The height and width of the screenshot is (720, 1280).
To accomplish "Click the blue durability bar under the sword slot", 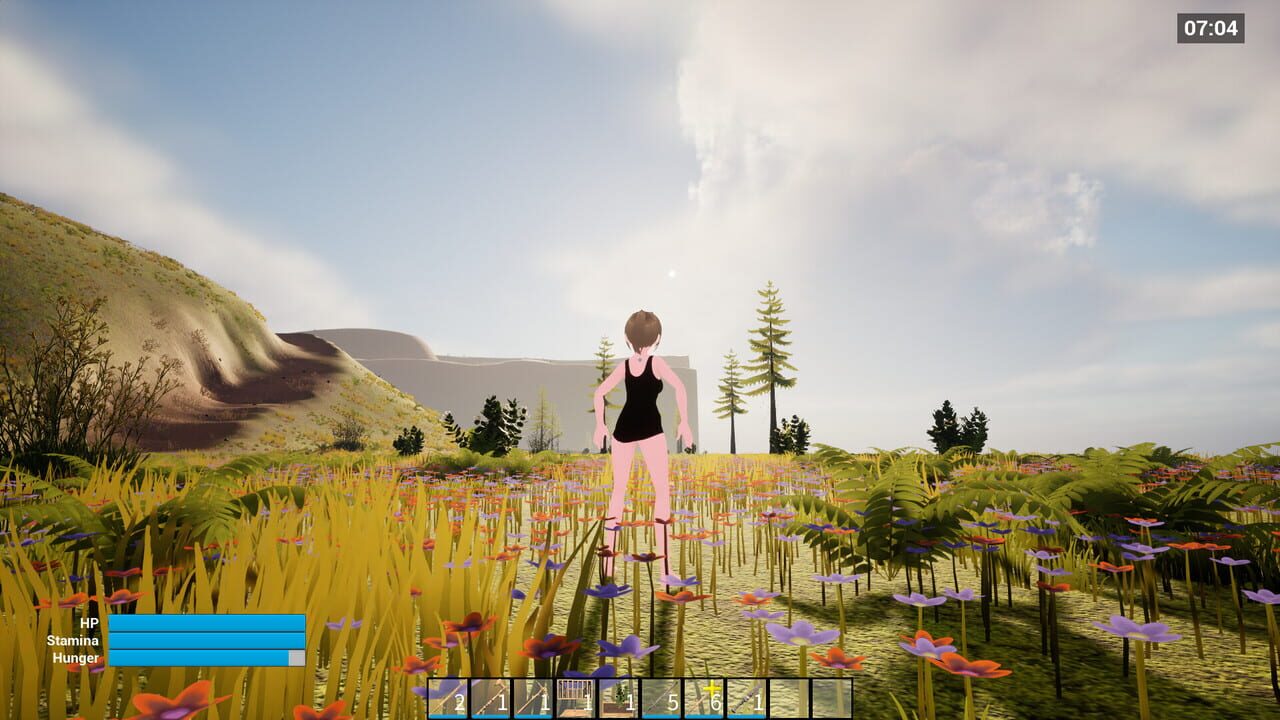I will pyautogui.click(x=446, y=714).
